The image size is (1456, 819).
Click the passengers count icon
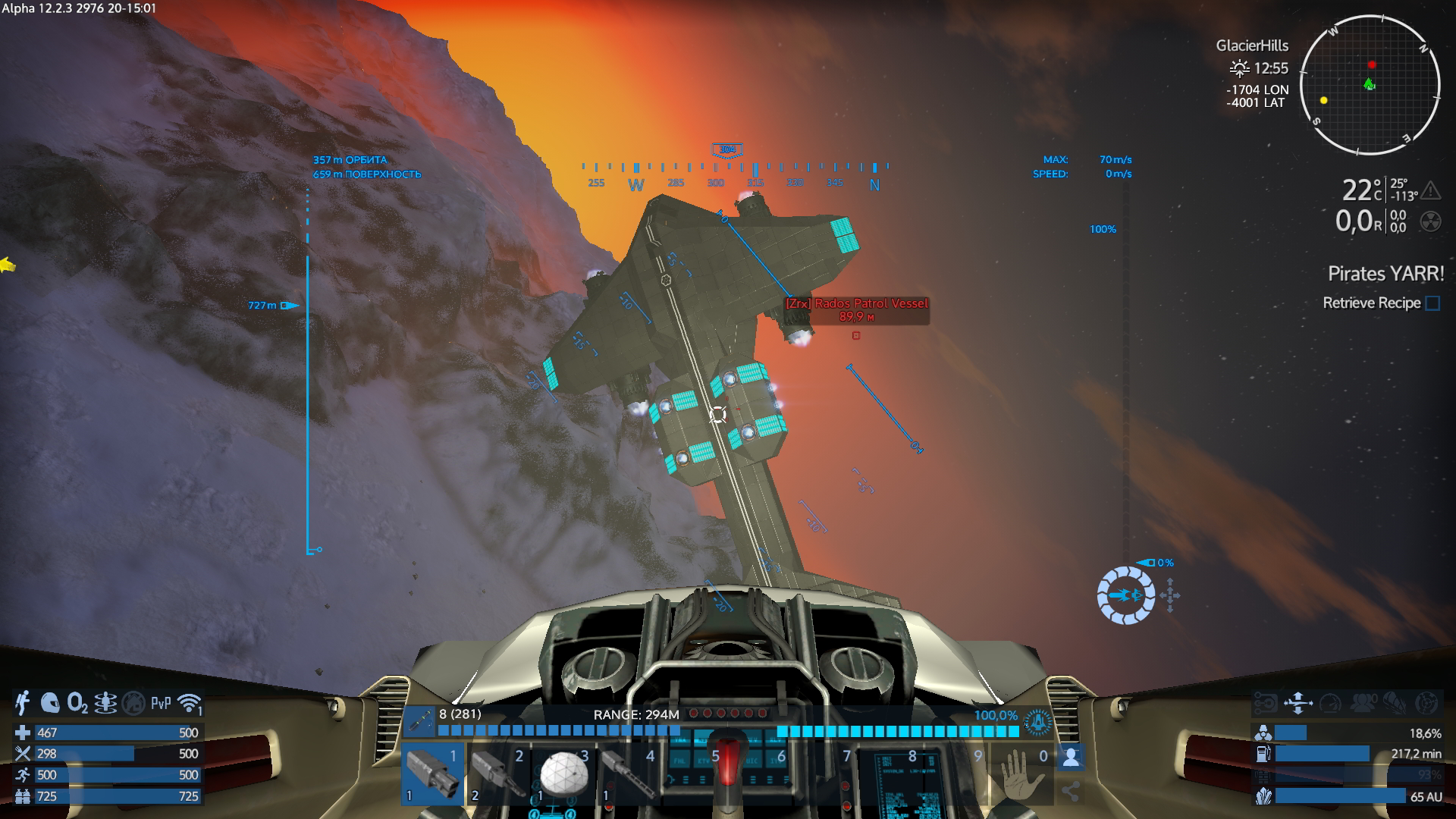click(x=1363, y=703)
